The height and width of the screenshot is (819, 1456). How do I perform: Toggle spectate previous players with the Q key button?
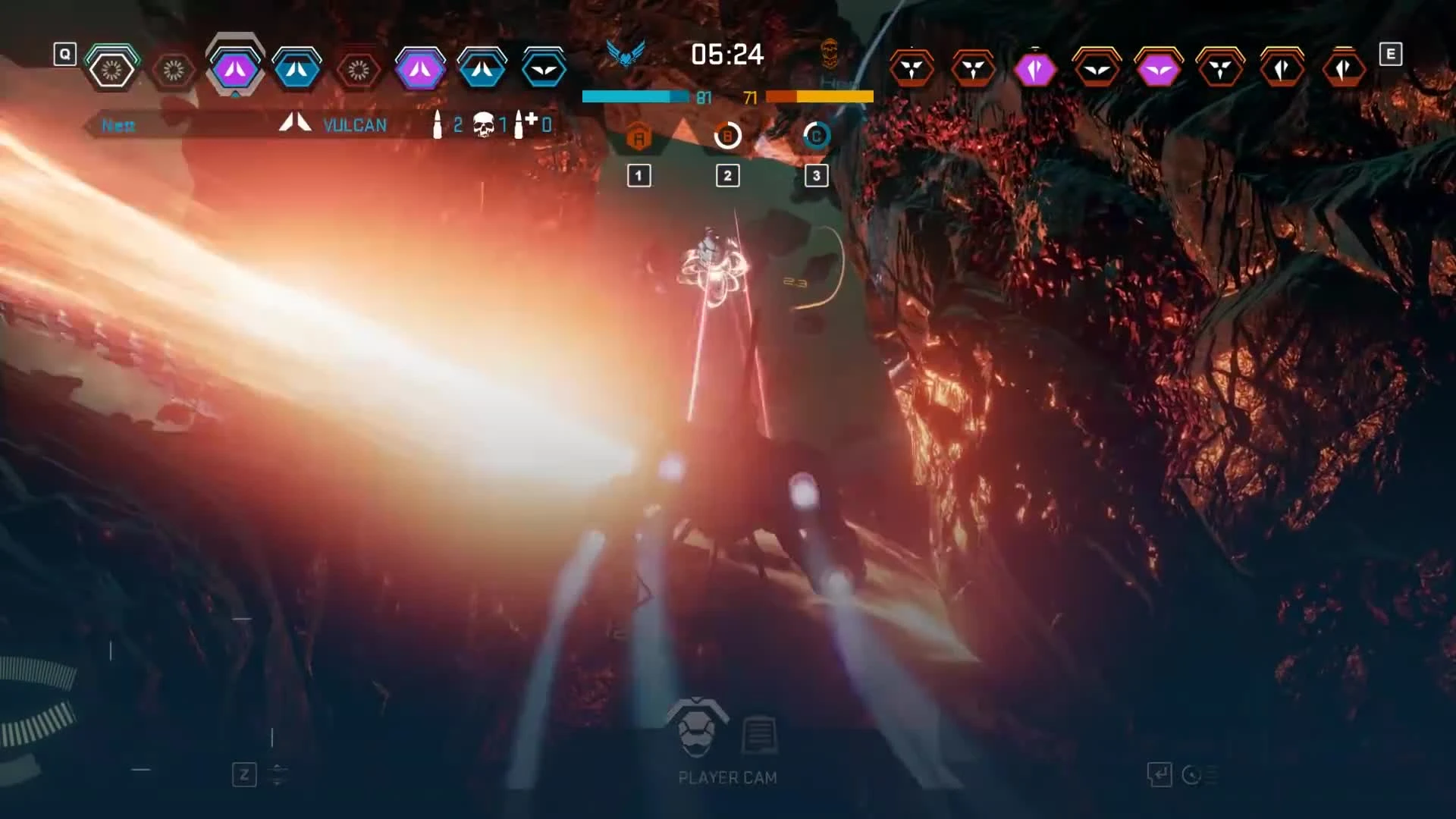pyautogui.click(x=64, y=53)
